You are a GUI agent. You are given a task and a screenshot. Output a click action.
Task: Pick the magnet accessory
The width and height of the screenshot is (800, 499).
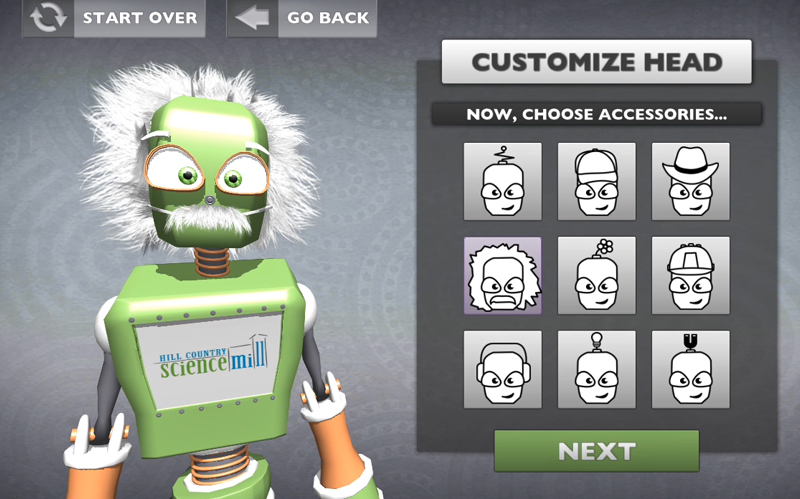pos(691,369)
